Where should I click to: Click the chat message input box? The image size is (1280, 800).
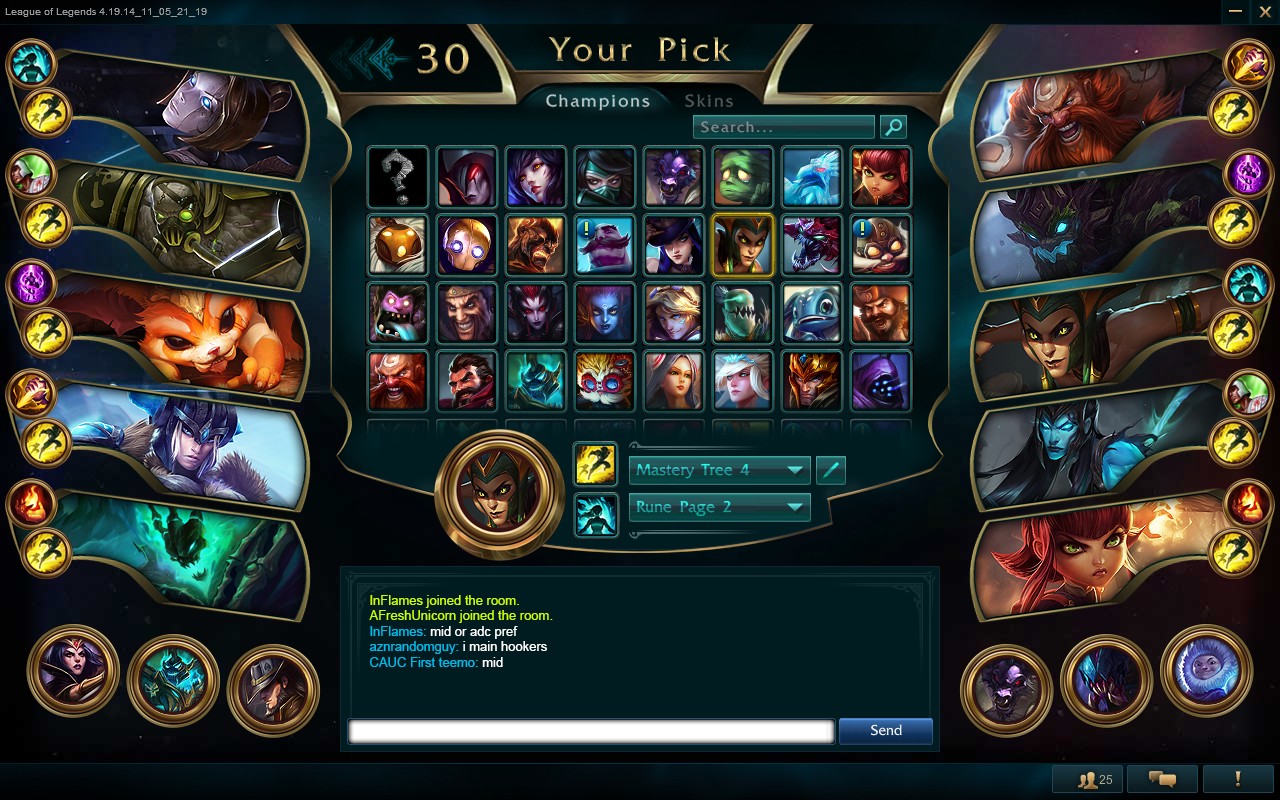[x=590, y=731]
